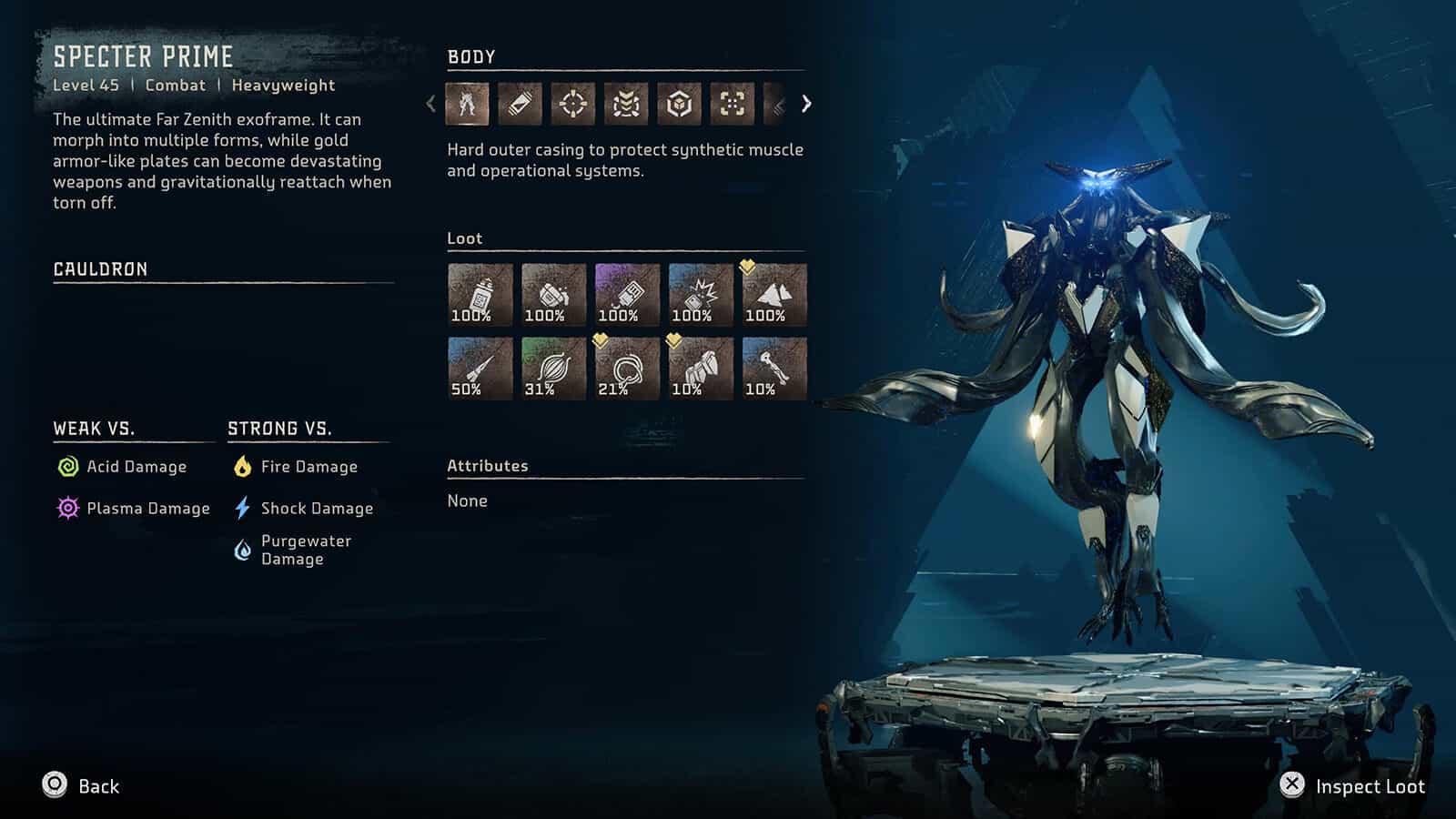Image resolution: width=1456 pixels, height=819 pixels.
Task: Select the dotted square bracket component icon
Action: tap(732, 104)
